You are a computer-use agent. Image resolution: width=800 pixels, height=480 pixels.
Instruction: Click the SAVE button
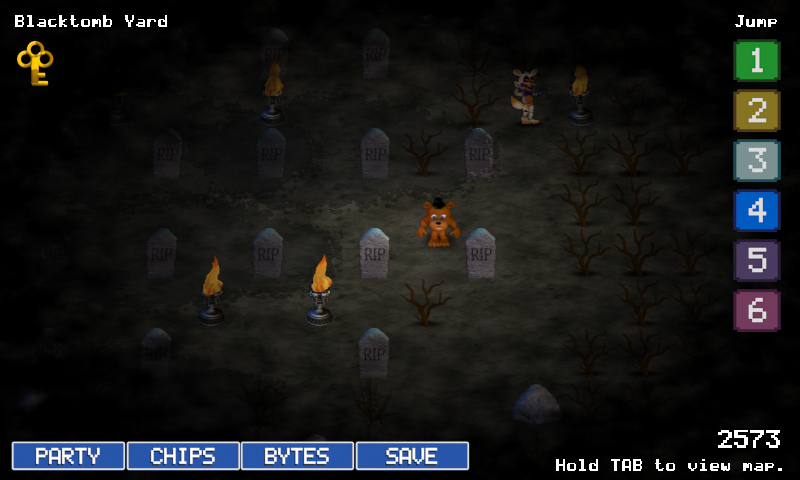[412, 456]
